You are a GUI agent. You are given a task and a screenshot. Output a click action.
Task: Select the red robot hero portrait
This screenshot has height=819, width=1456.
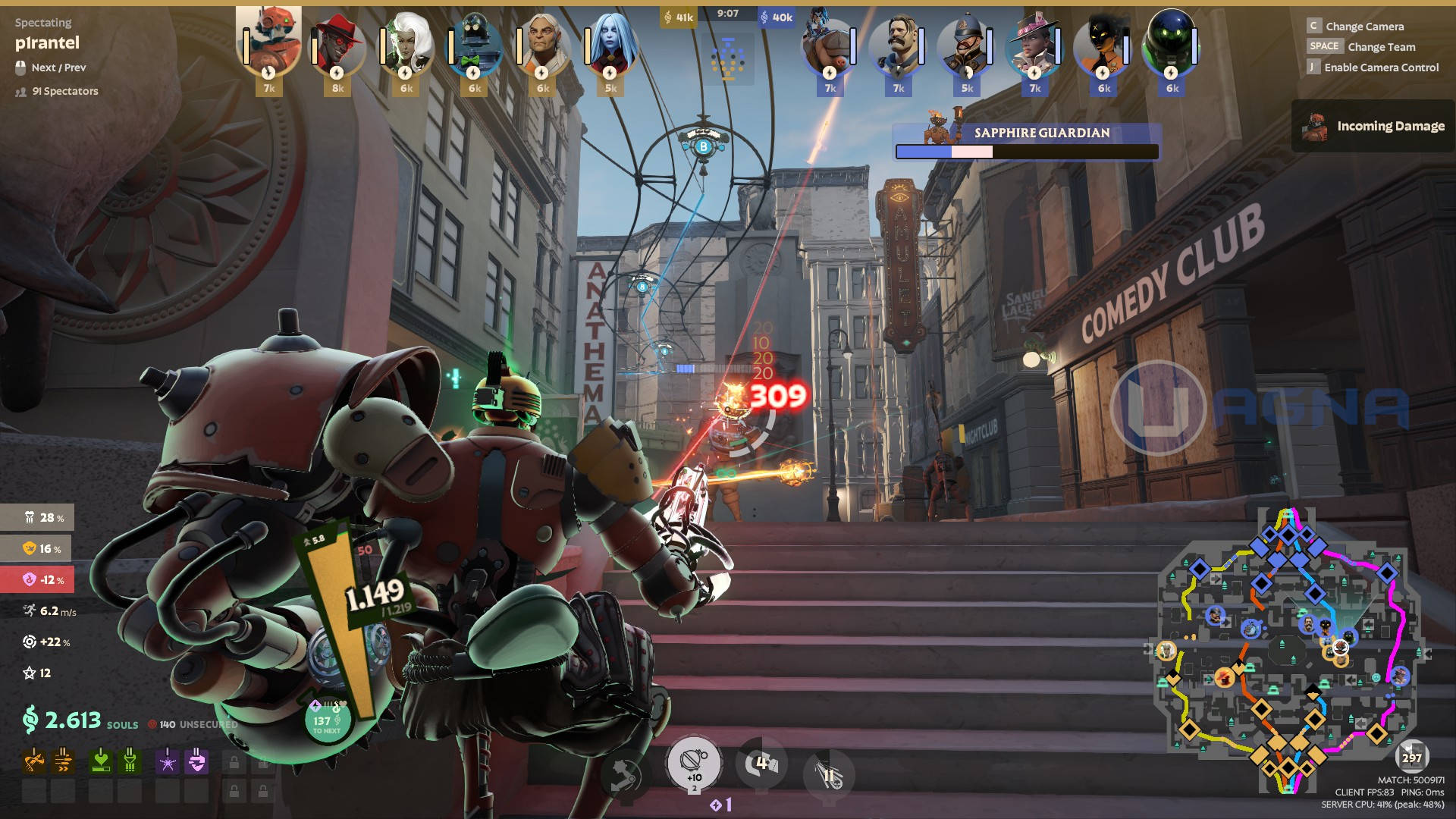point(268,42)
